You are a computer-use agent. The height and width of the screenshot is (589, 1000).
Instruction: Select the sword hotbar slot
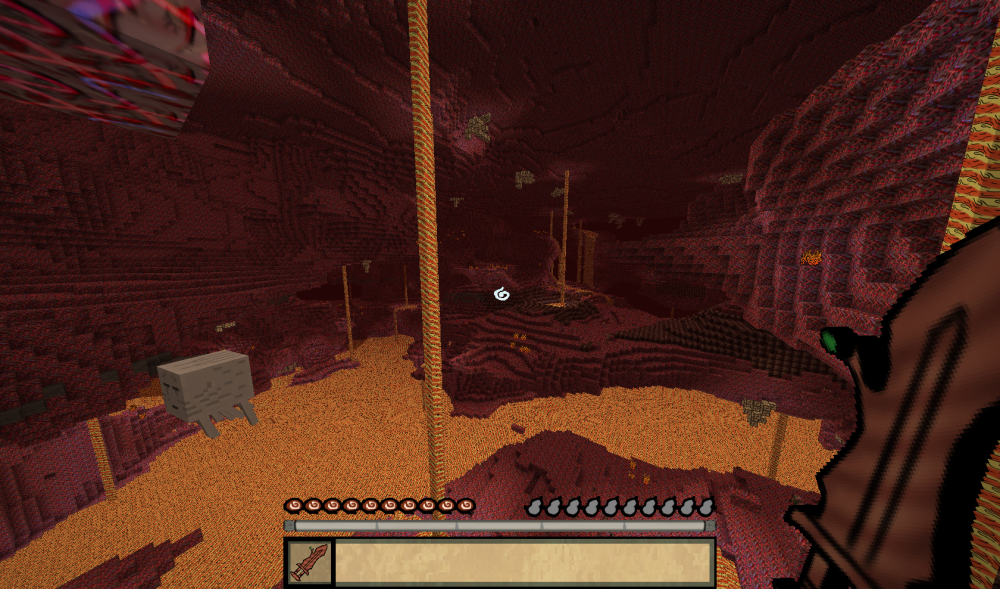309,562
